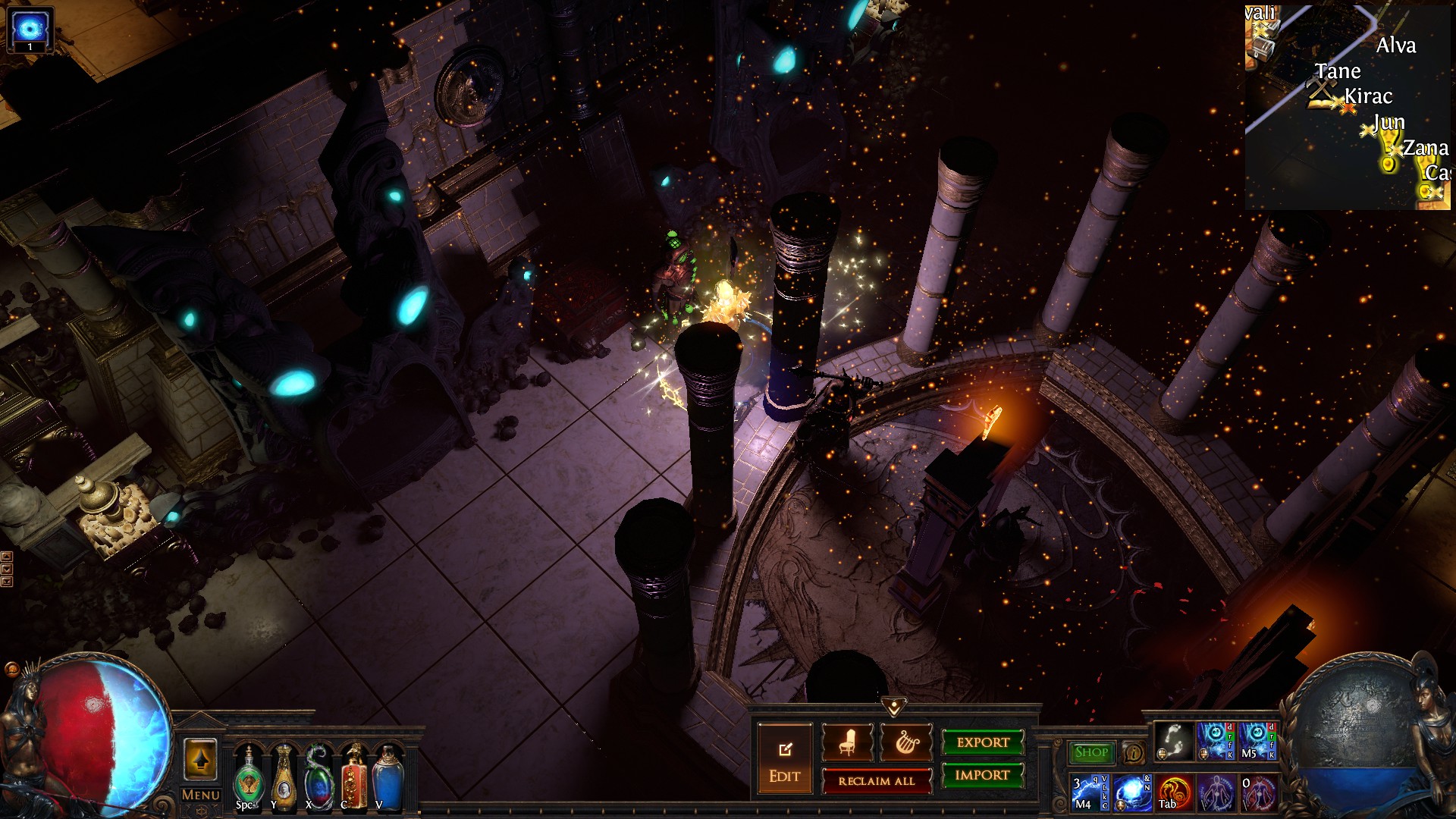Select the footprints move skill slot
1456x819 pixels.
pos(1174,741)
